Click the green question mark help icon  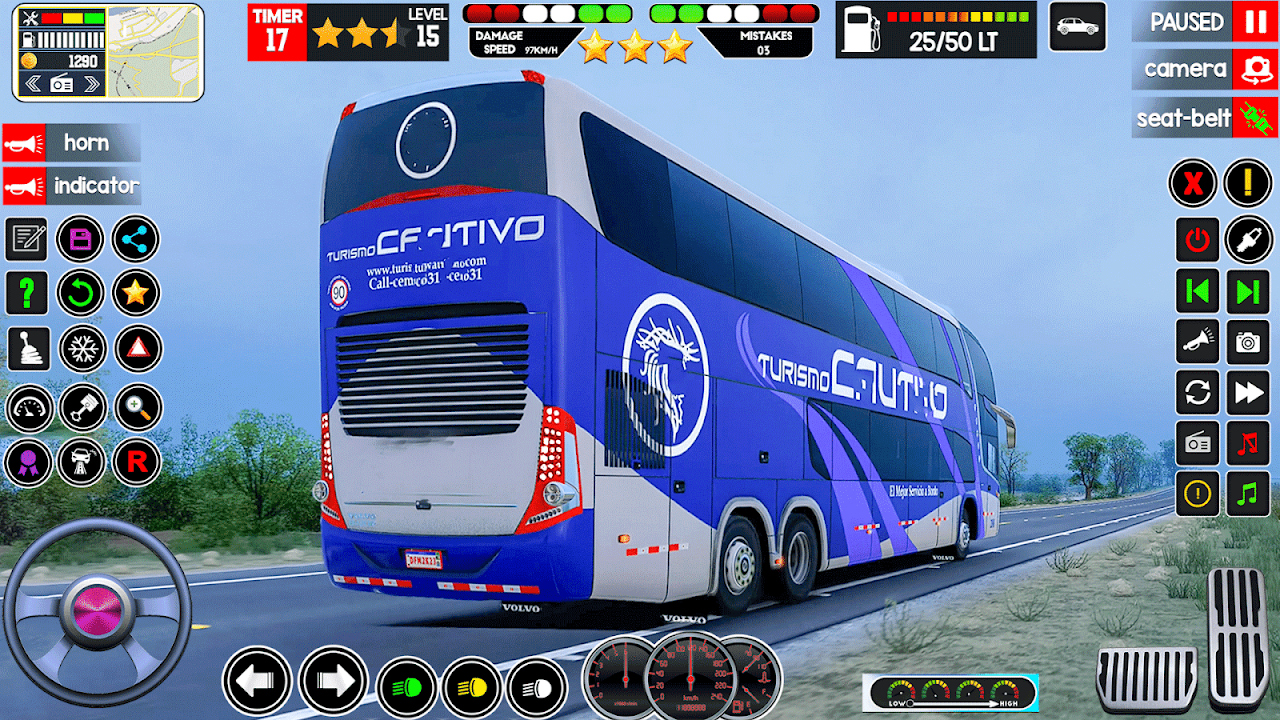pyautogui.click(x=27, y=293)
